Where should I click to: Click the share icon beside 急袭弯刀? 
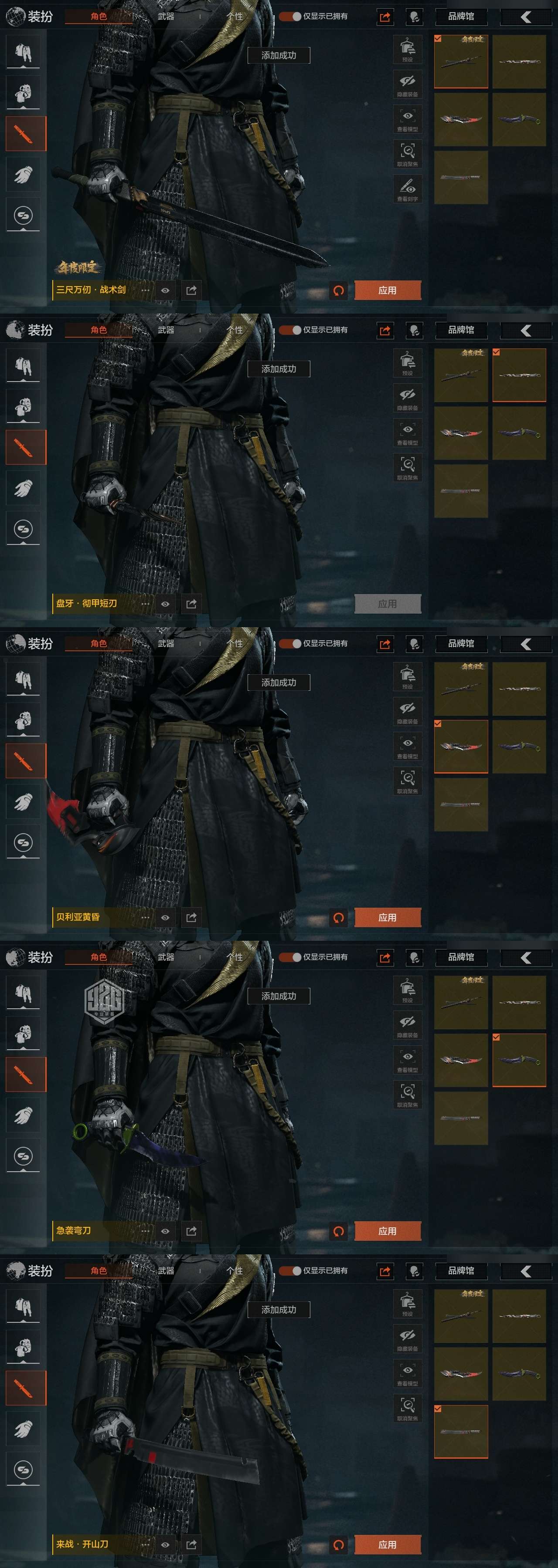[191, 1231]
